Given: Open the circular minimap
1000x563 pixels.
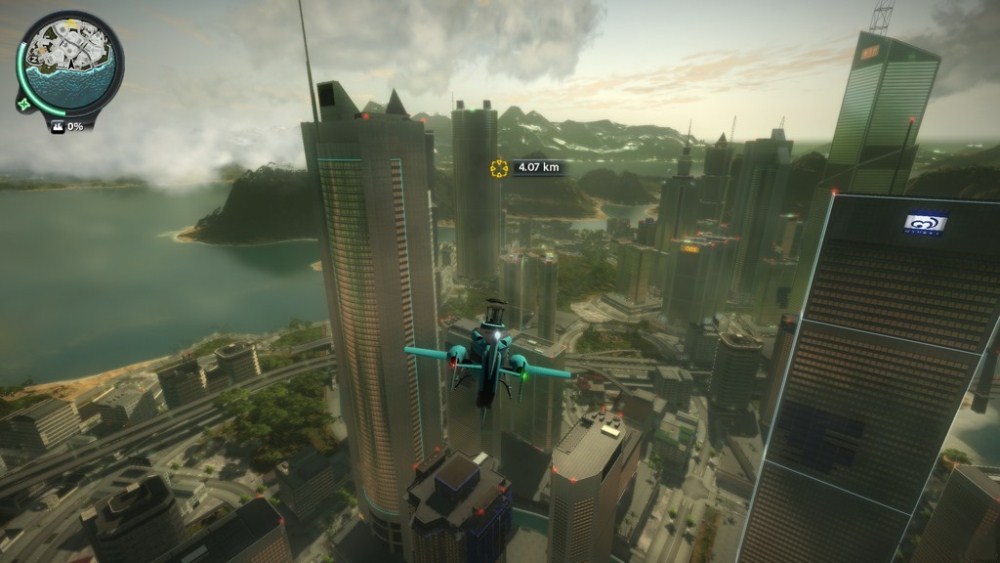Looking at the screenshot, I should tap(71, 62).
